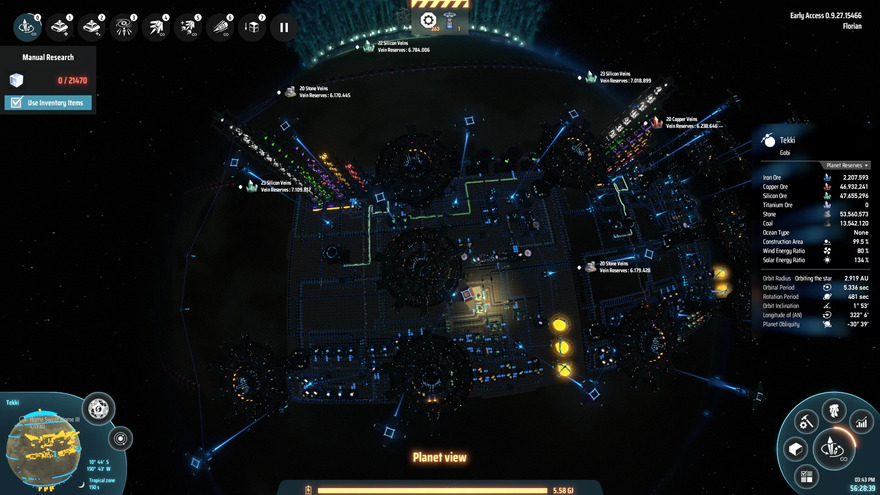
Task: Open the Manual Research panel
Action: (49, 57)
